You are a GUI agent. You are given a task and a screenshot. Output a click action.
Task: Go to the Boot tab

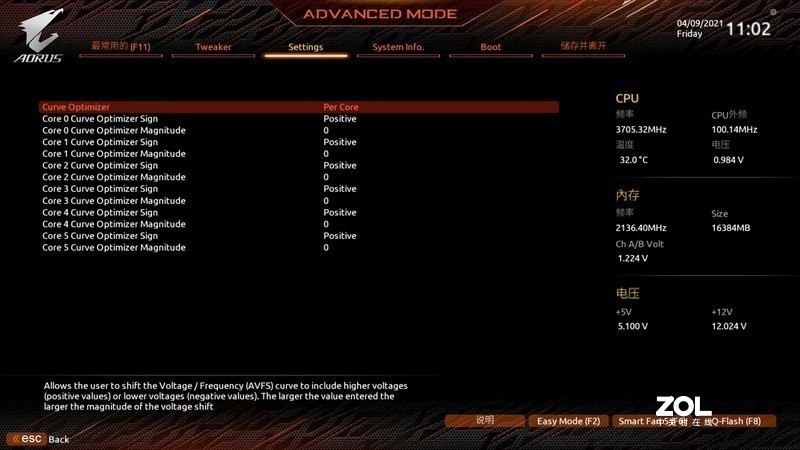tap(491, 47)
